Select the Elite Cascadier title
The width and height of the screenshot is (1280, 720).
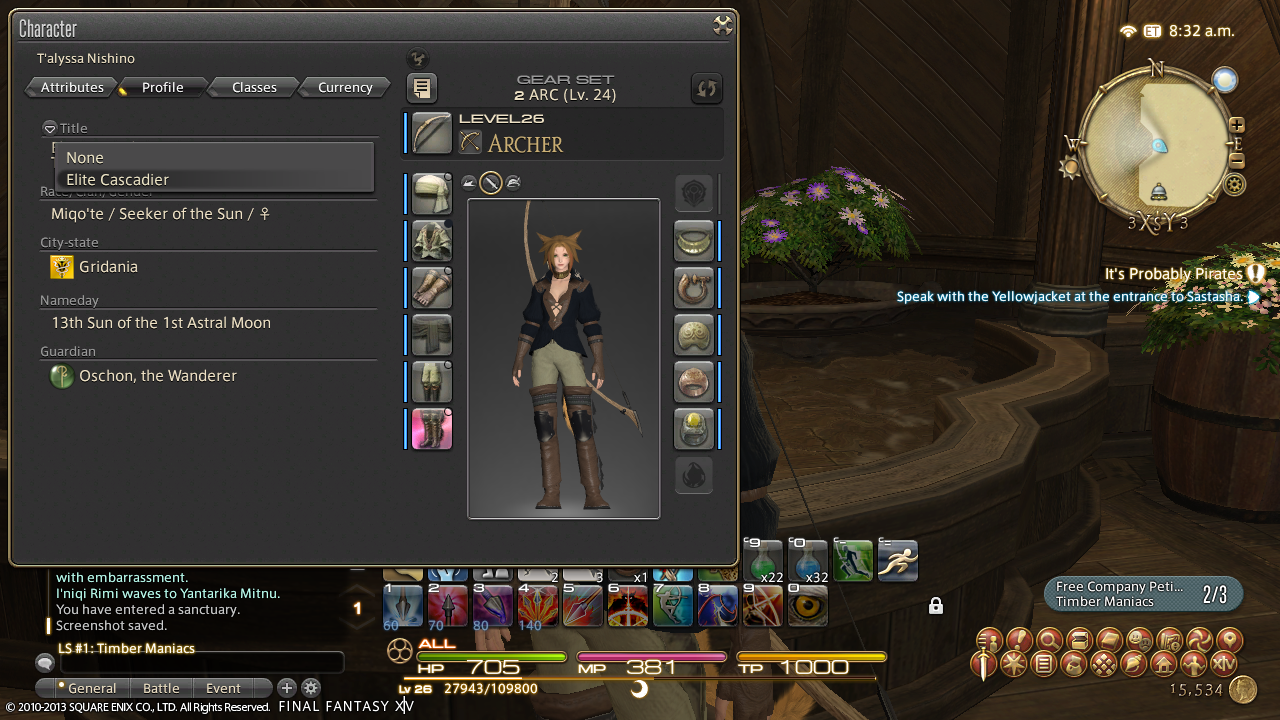click(x=117, y=180)
